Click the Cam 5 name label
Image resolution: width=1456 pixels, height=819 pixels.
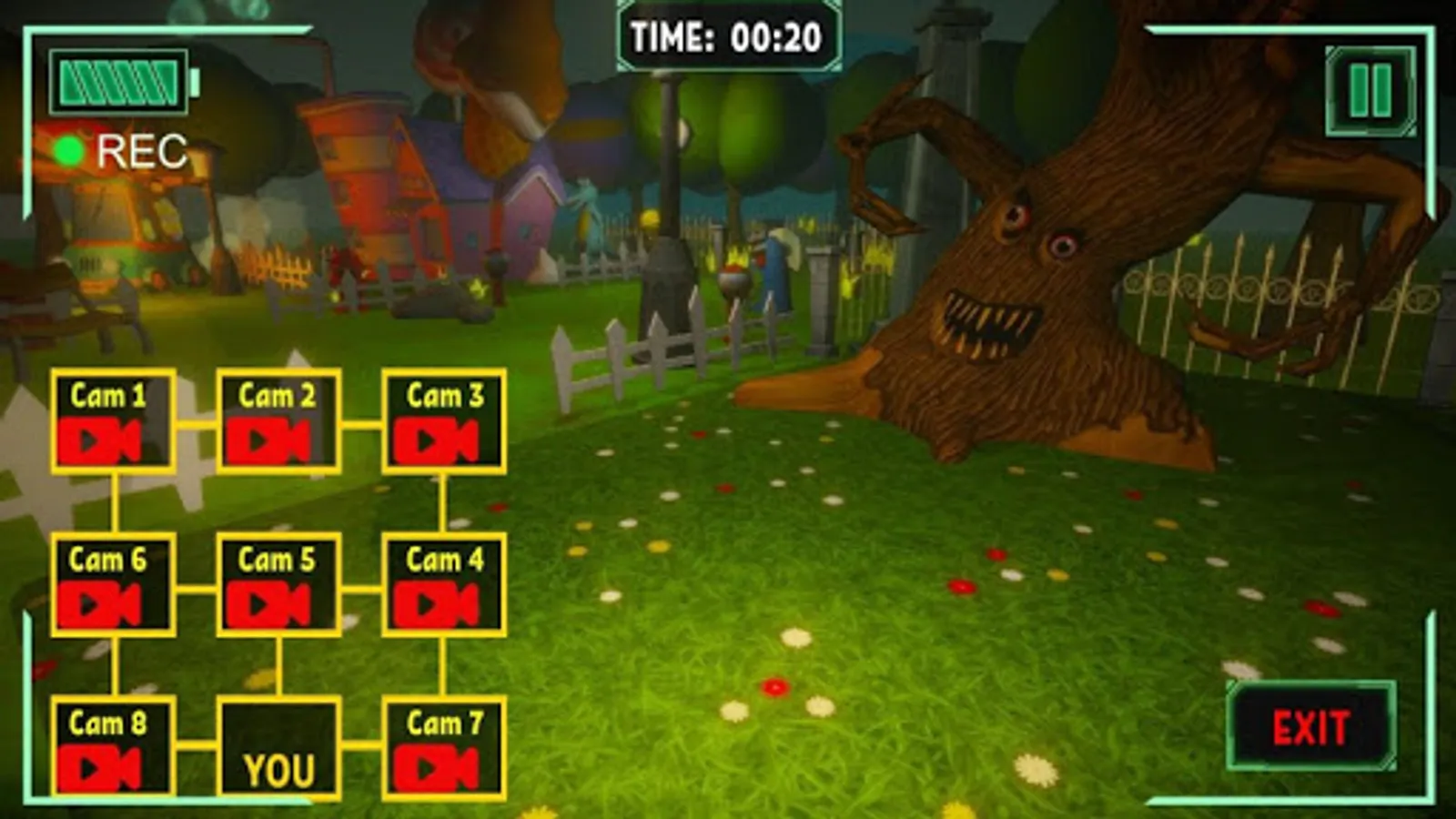click(276, 560)
